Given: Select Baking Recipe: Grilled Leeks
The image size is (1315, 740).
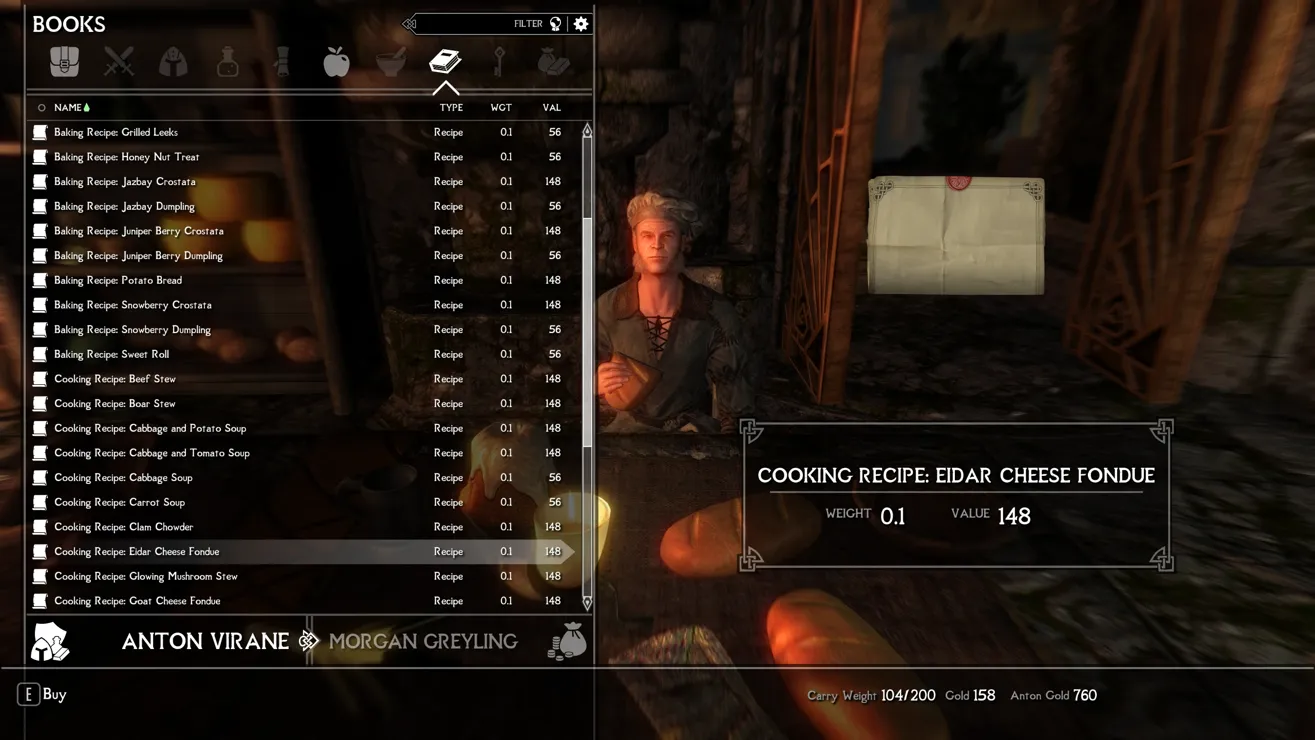Looking at the screenshot, I should pos(116,132).
